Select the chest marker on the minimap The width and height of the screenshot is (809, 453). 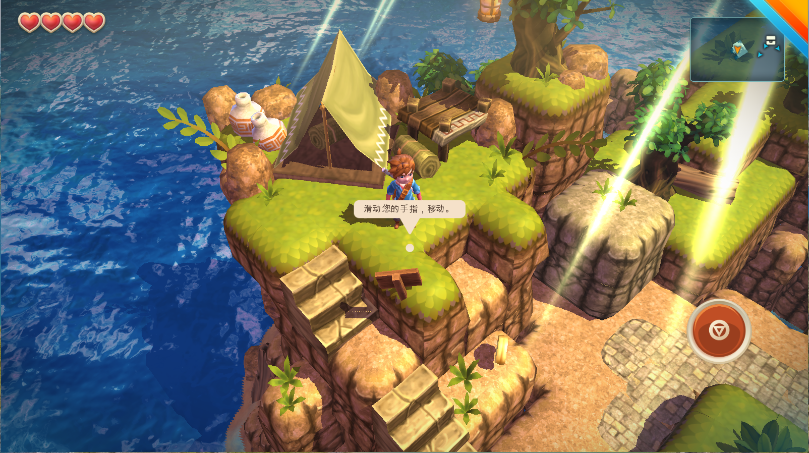click(x=771, y=41)
